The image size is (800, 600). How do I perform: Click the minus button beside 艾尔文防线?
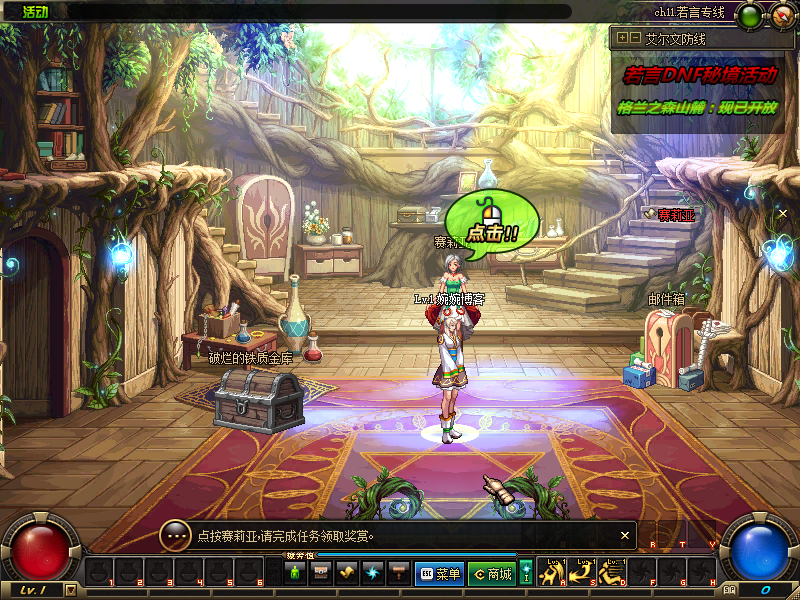point(635,37)
